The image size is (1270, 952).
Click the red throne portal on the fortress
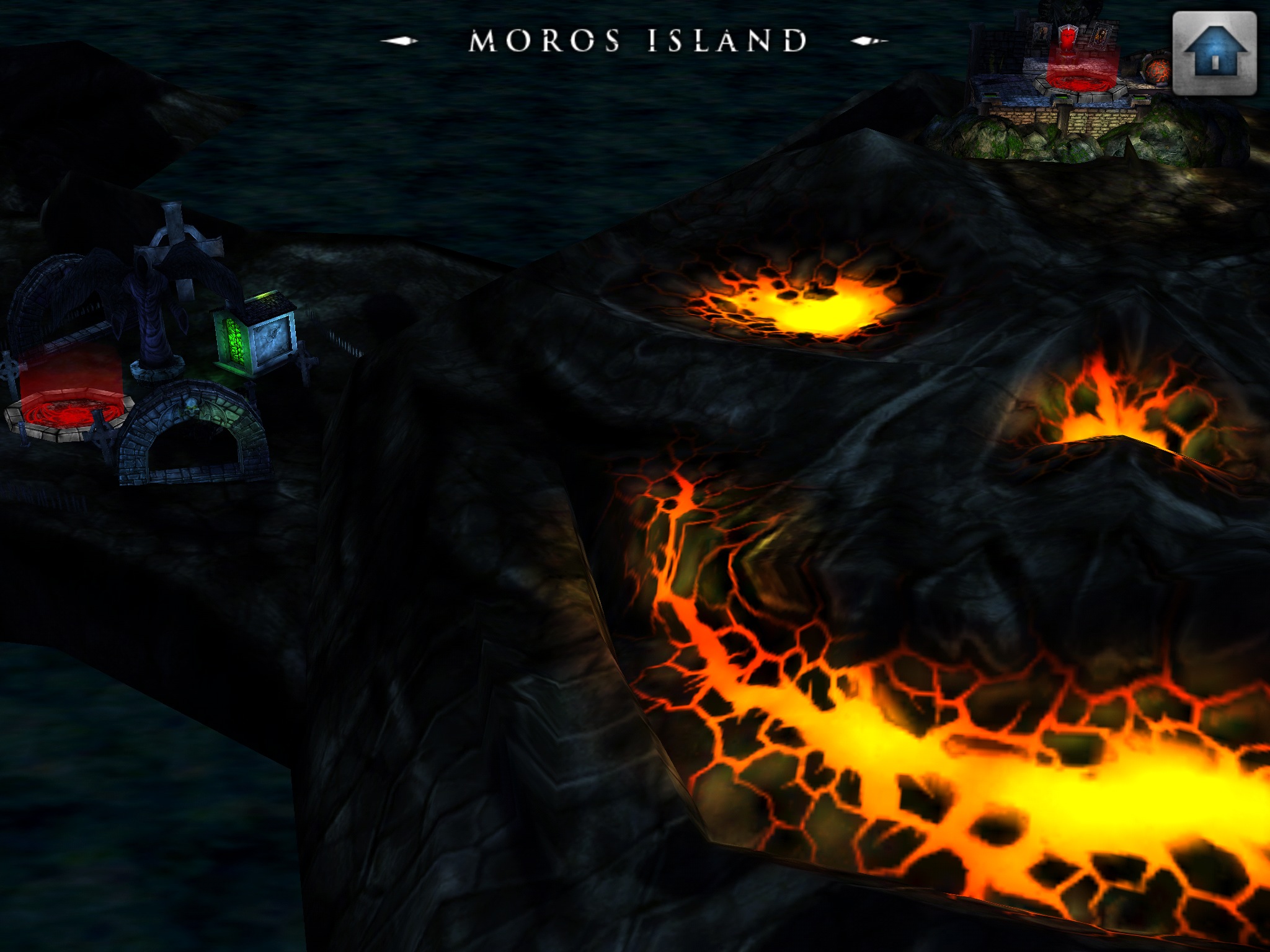coord(1068,38)
